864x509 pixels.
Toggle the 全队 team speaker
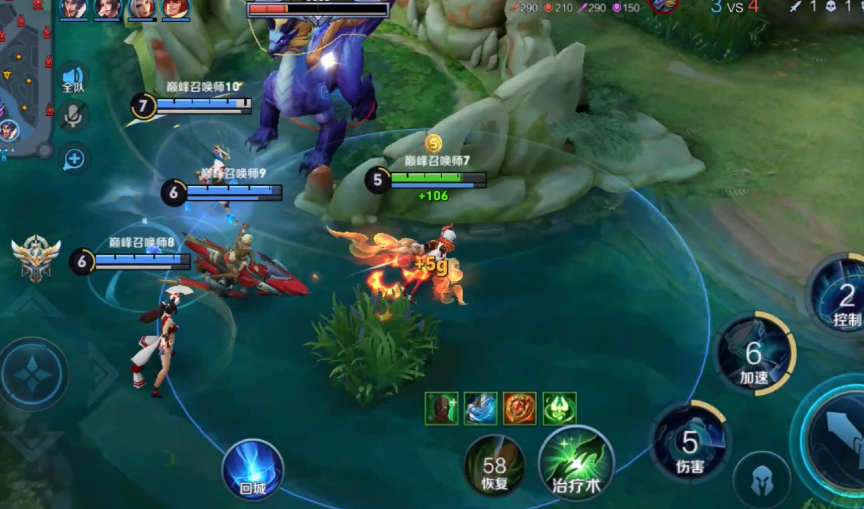click(73, 79)
